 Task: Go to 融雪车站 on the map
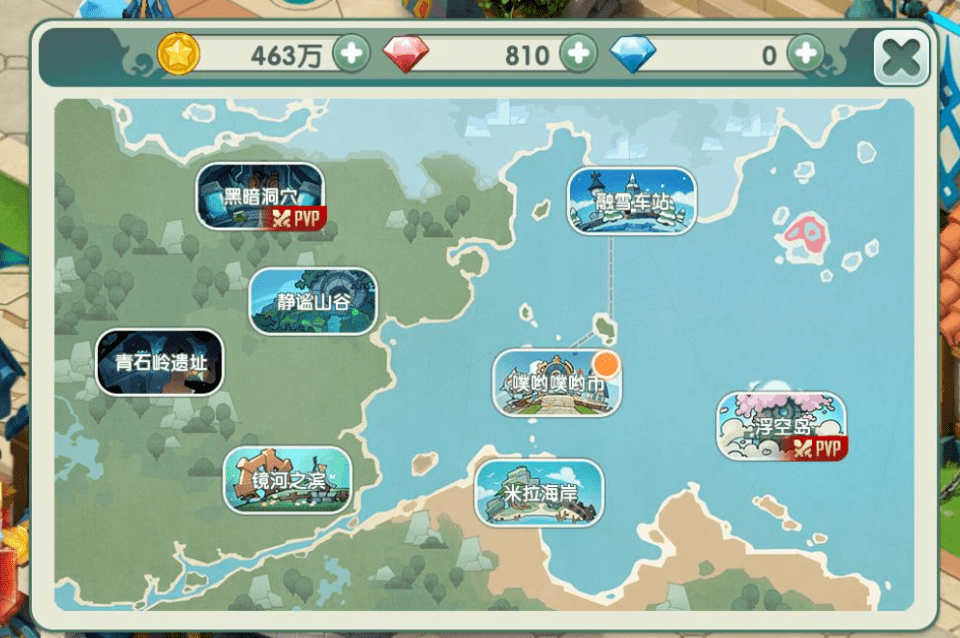631,200
